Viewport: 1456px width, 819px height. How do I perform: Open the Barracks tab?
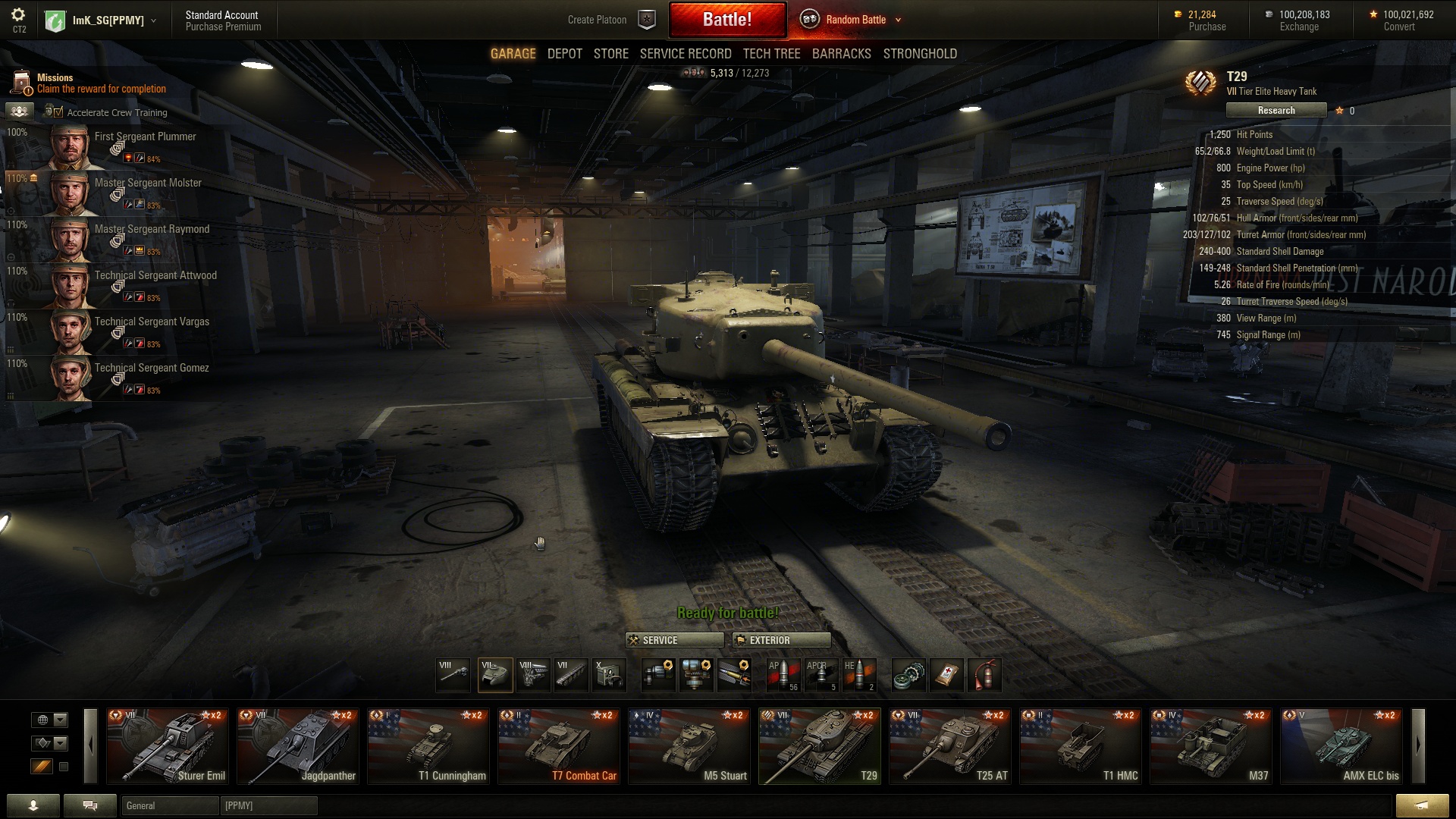pyautogui.click(x=841, y=54)
